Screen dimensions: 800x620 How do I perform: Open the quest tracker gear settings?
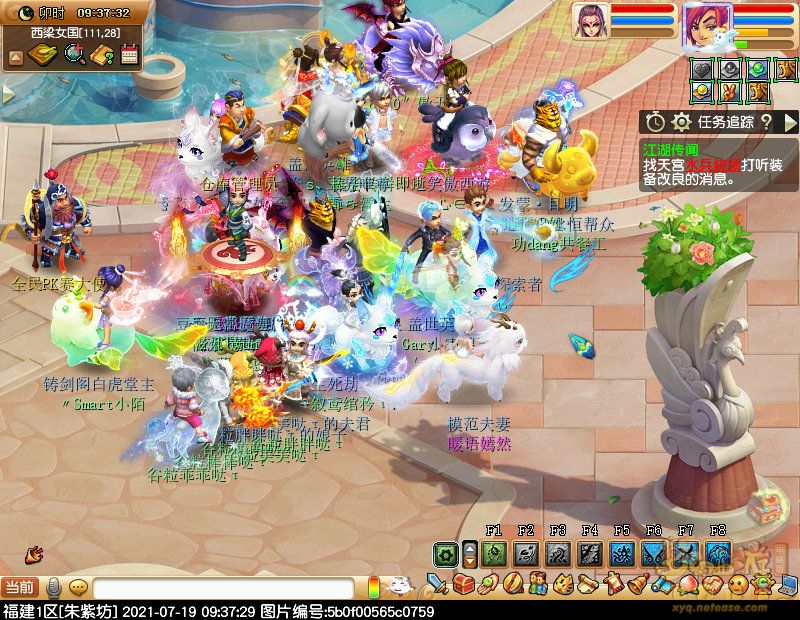click(x=681, y=122)
